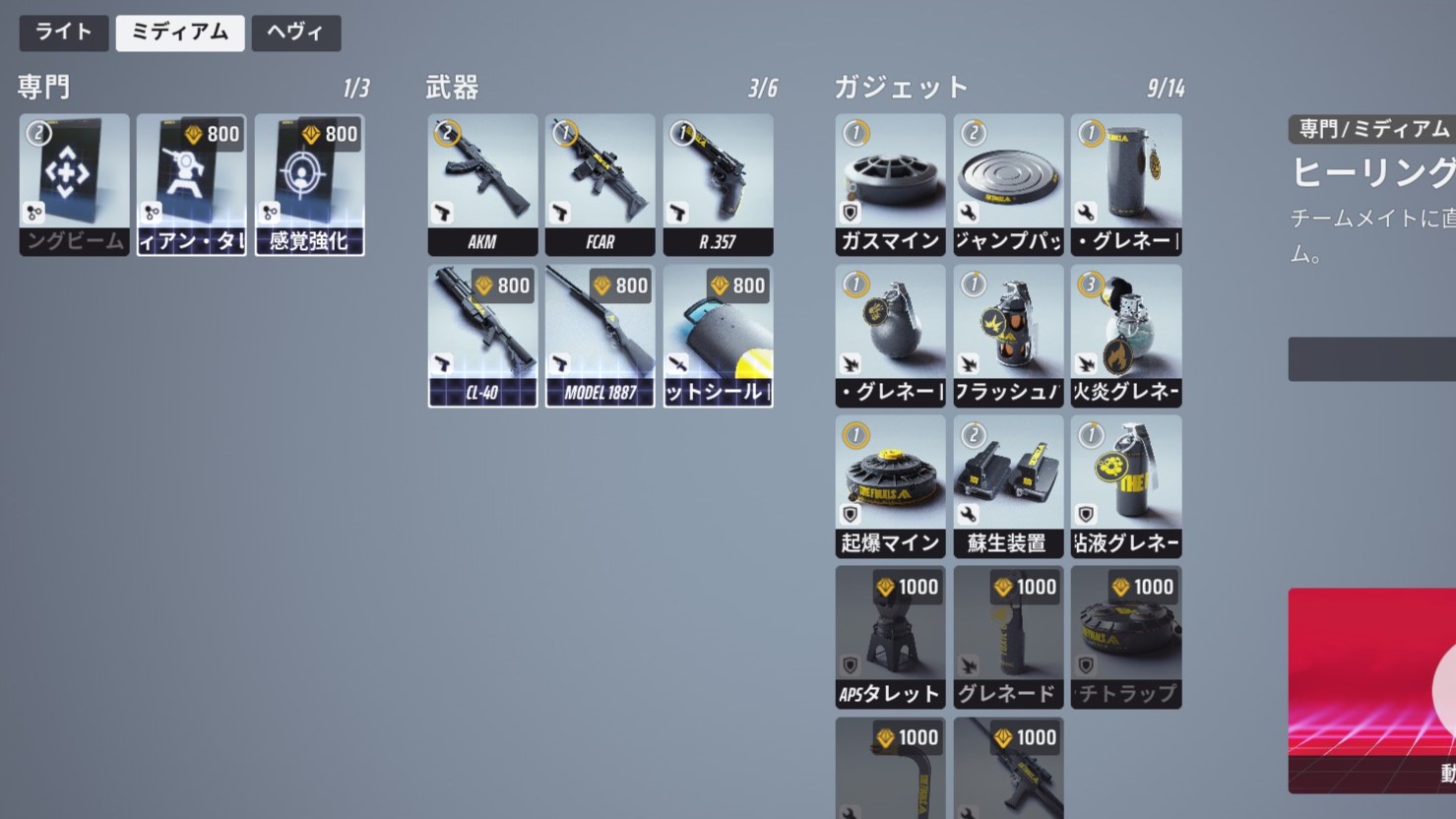Purchase the APSタレット for 1000 coins

click(x=889, y=636)
